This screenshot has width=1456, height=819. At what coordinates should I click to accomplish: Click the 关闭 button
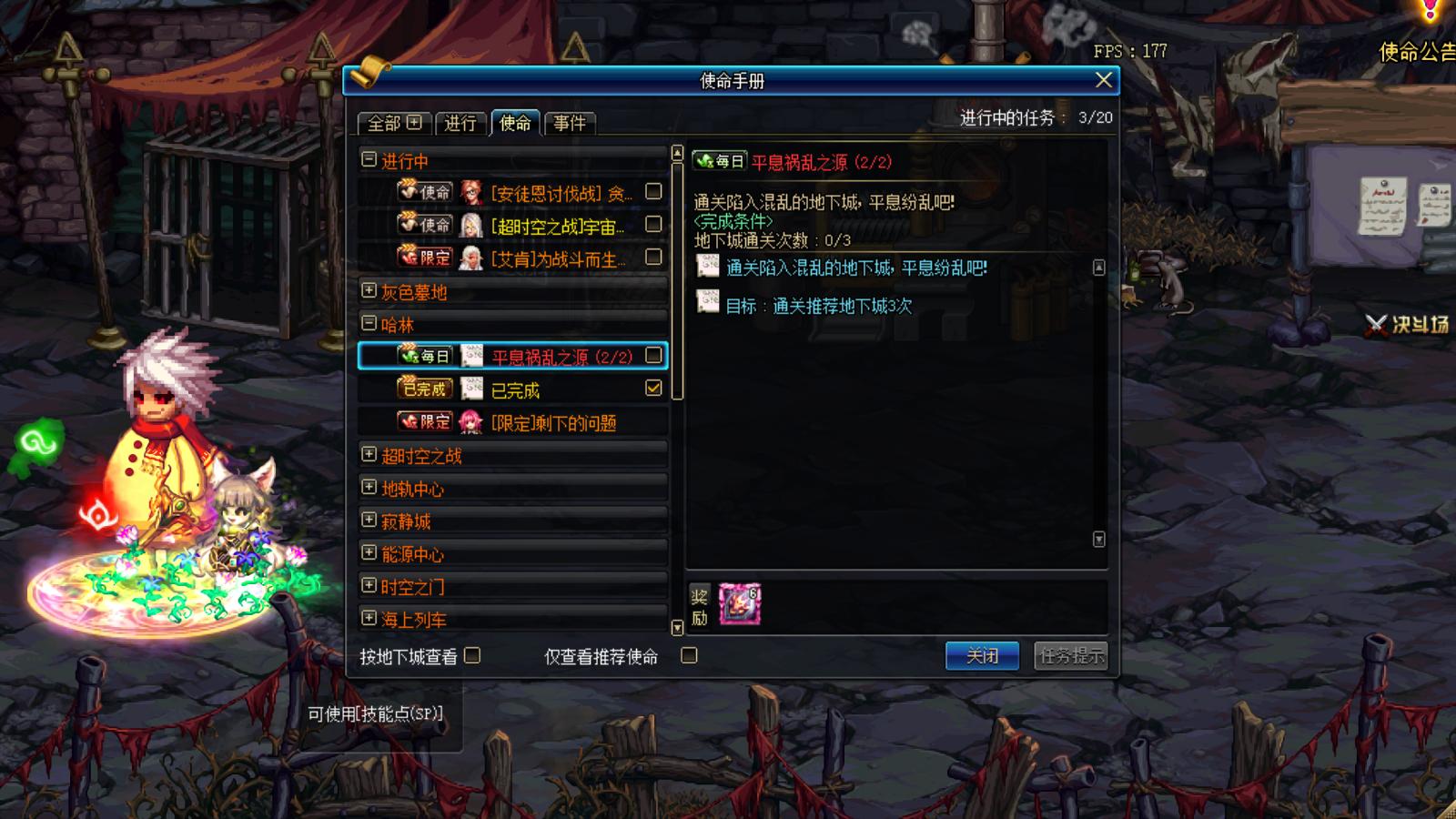[x=983, y=654]
